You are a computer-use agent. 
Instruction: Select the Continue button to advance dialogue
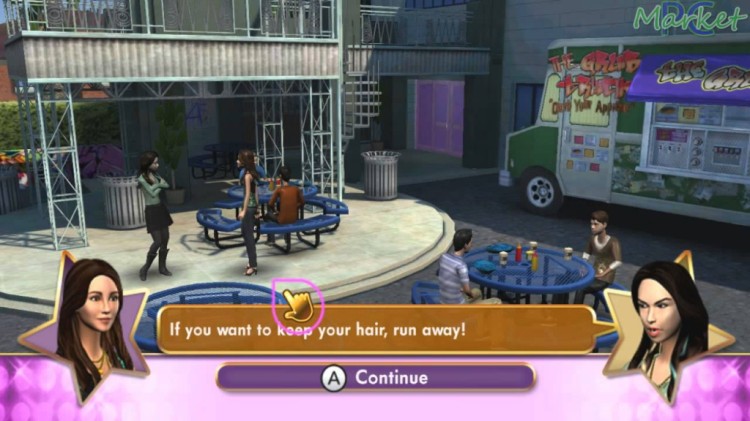point(375,377)
